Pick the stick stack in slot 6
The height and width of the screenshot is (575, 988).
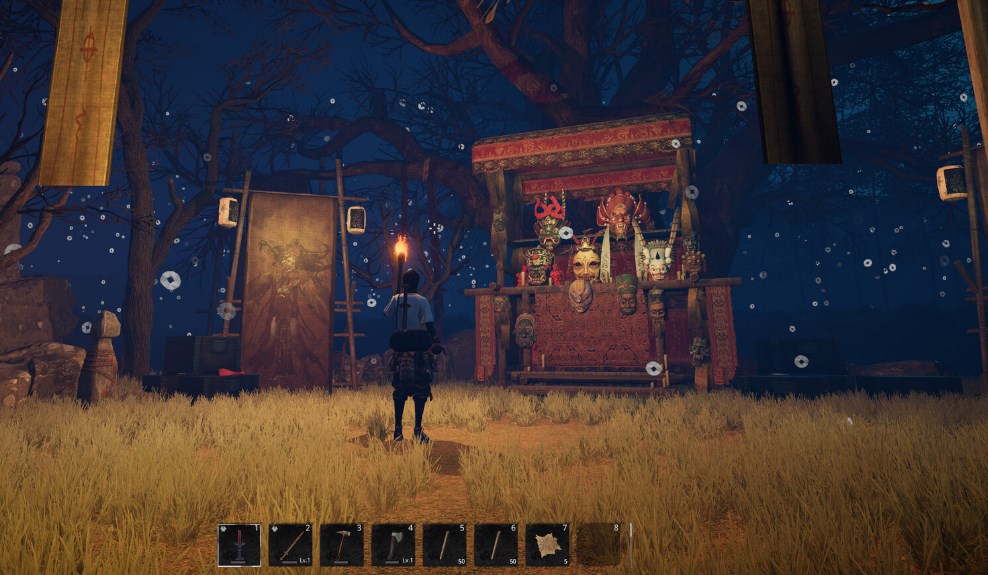tap(496, 545)
